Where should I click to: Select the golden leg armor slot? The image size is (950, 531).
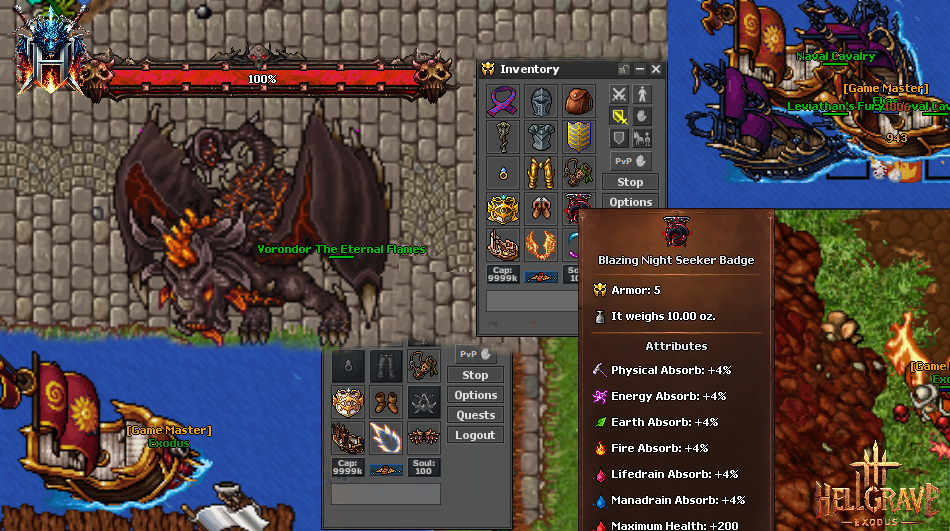pyautogui.click(x=540, y=172)
